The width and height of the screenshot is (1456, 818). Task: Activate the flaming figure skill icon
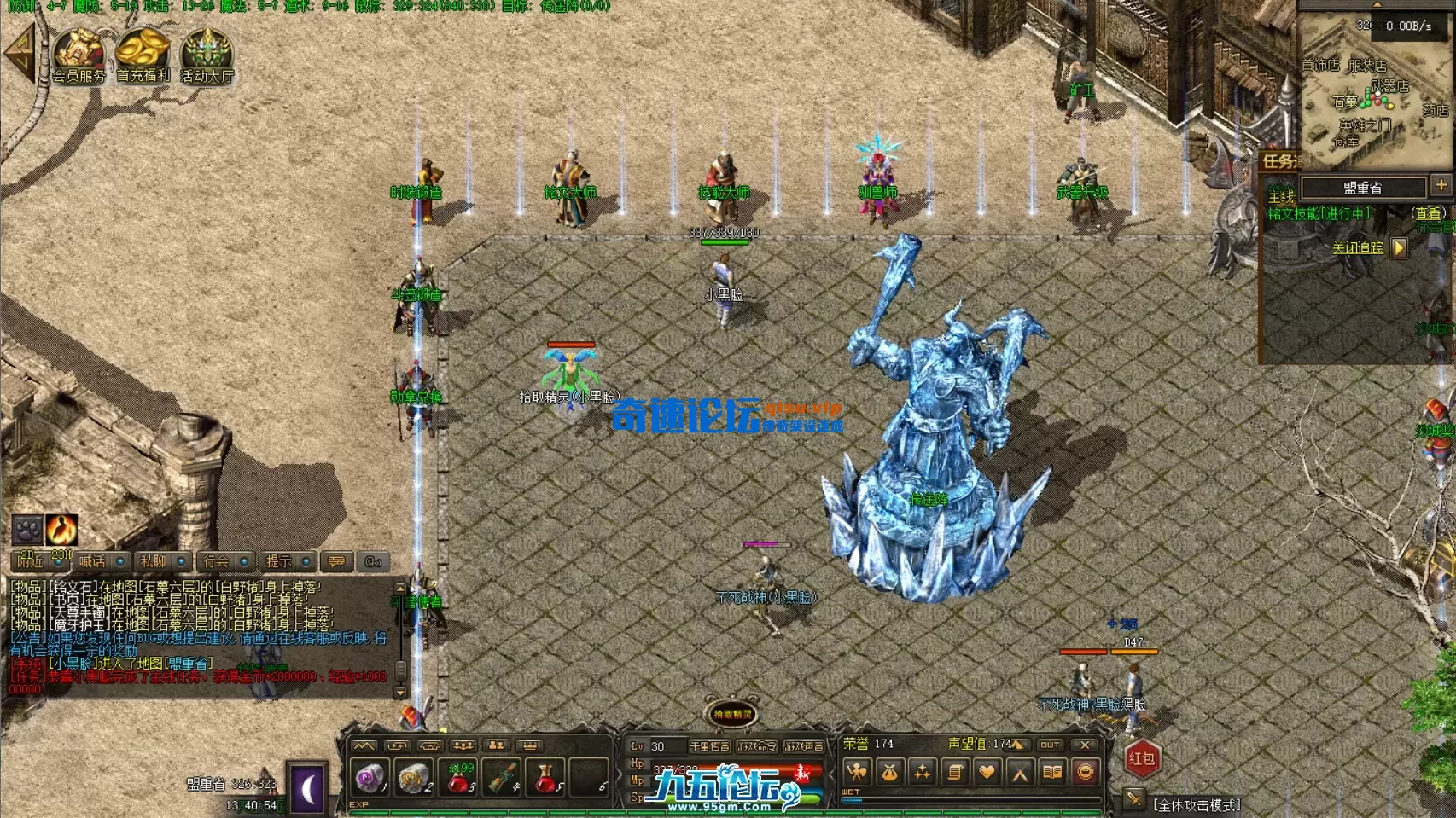[61, 530]
